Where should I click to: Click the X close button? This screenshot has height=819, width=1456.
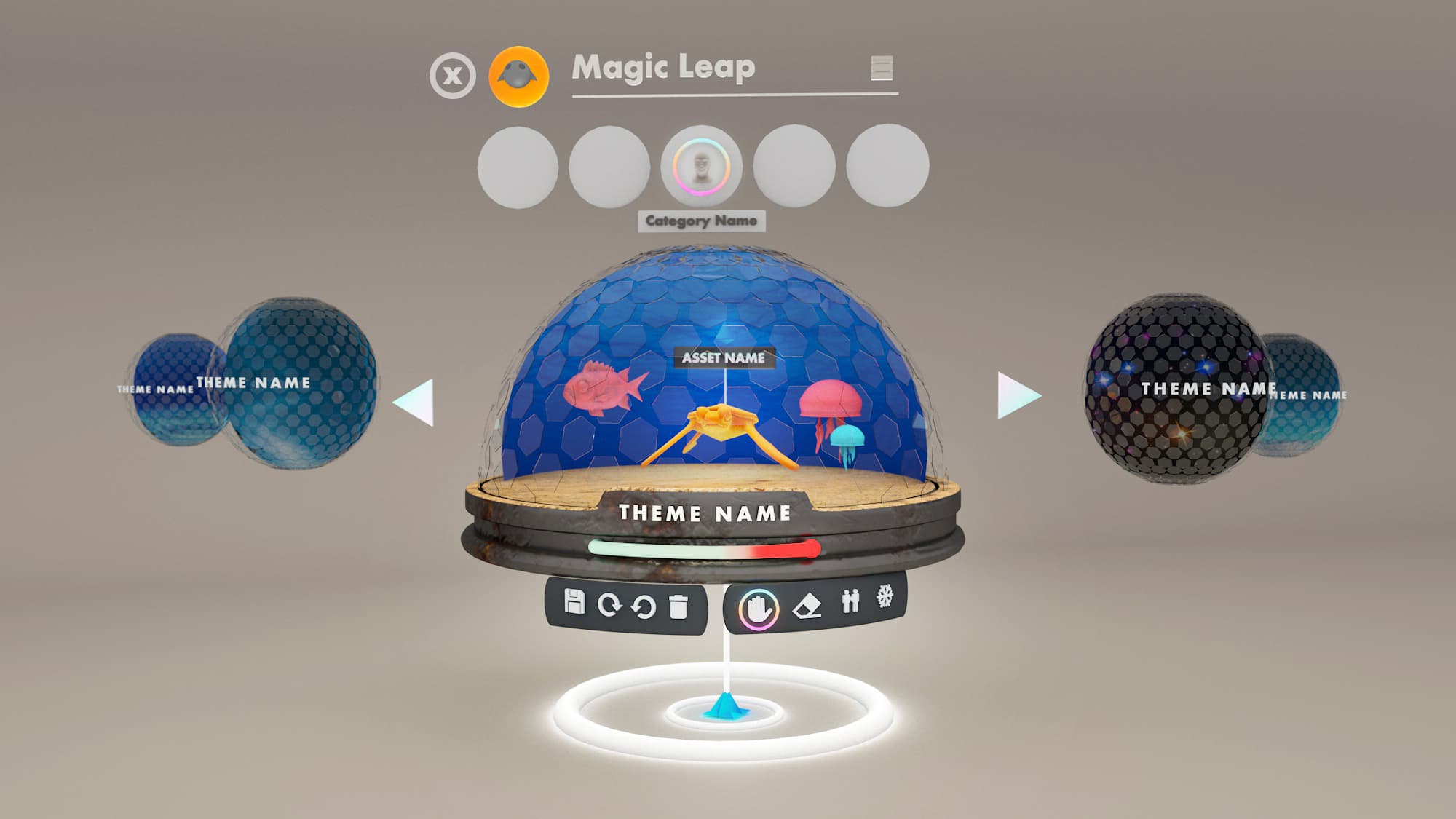(x=453, y=73)
